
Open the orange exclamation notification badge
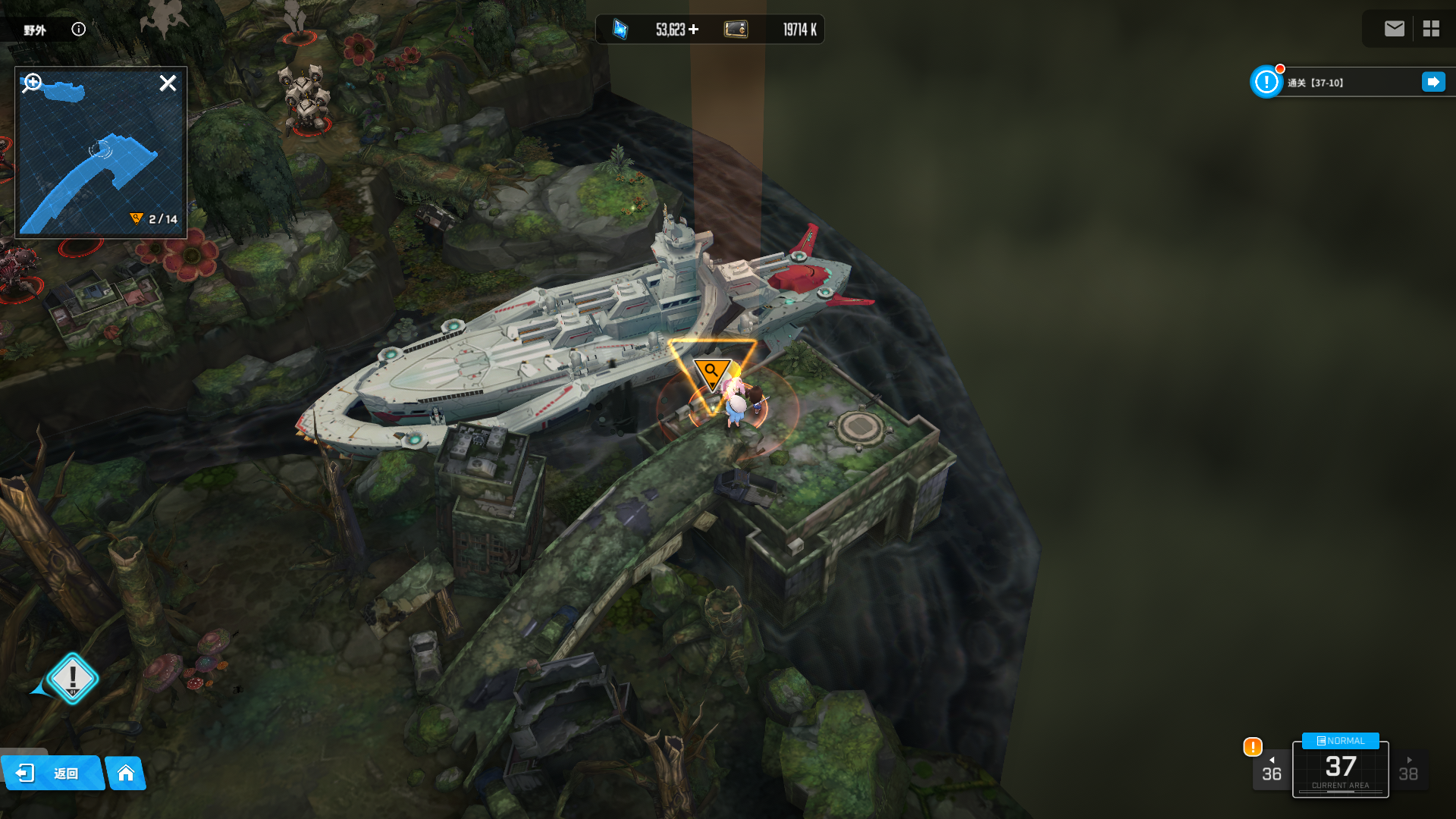(x=1253, y=747)
